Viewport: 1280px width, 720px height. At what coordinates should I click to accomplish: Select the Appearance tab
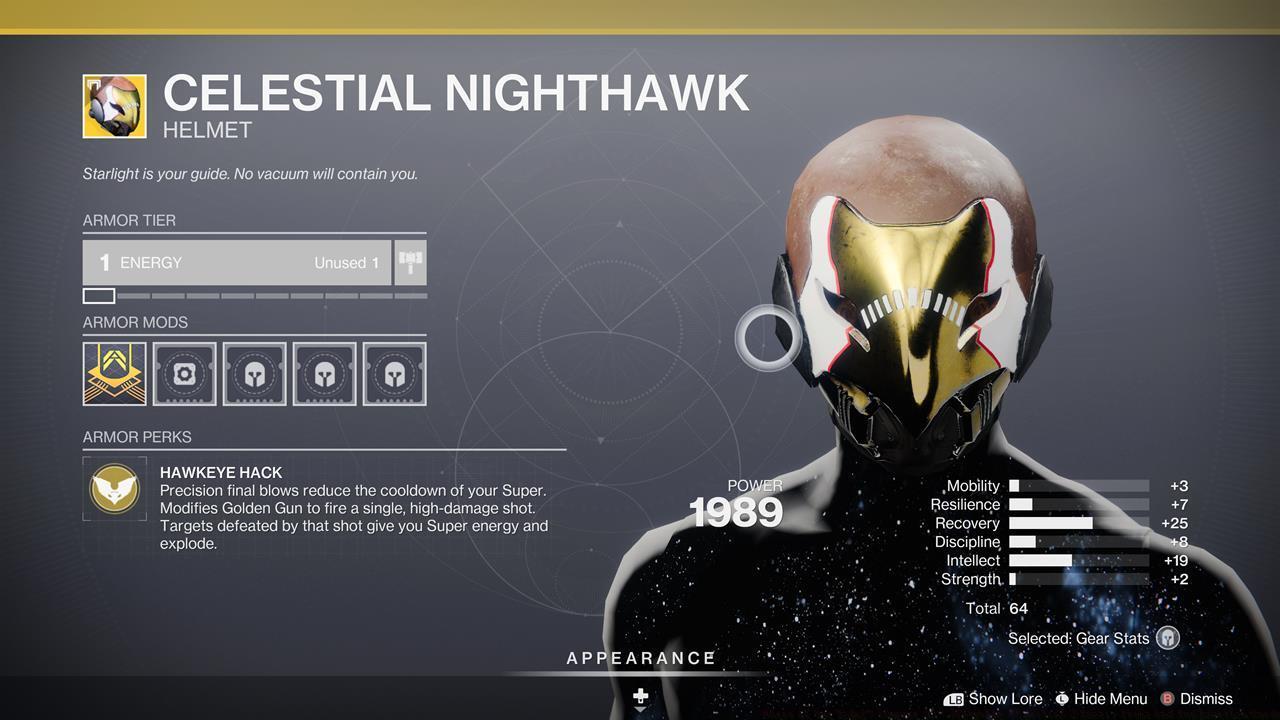coord(639,658)
